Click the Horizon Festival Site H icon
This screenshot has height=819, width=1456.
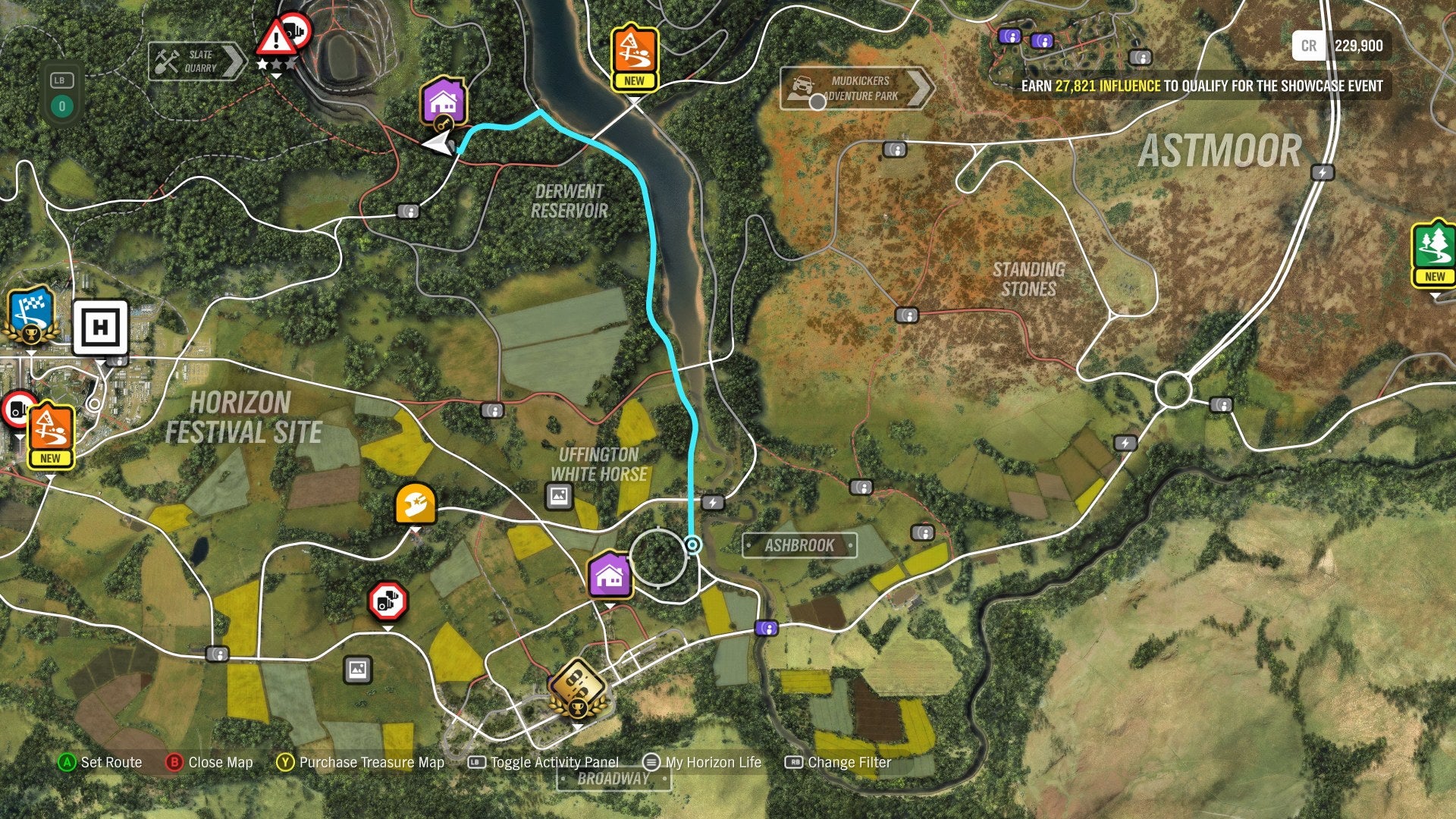99,329
